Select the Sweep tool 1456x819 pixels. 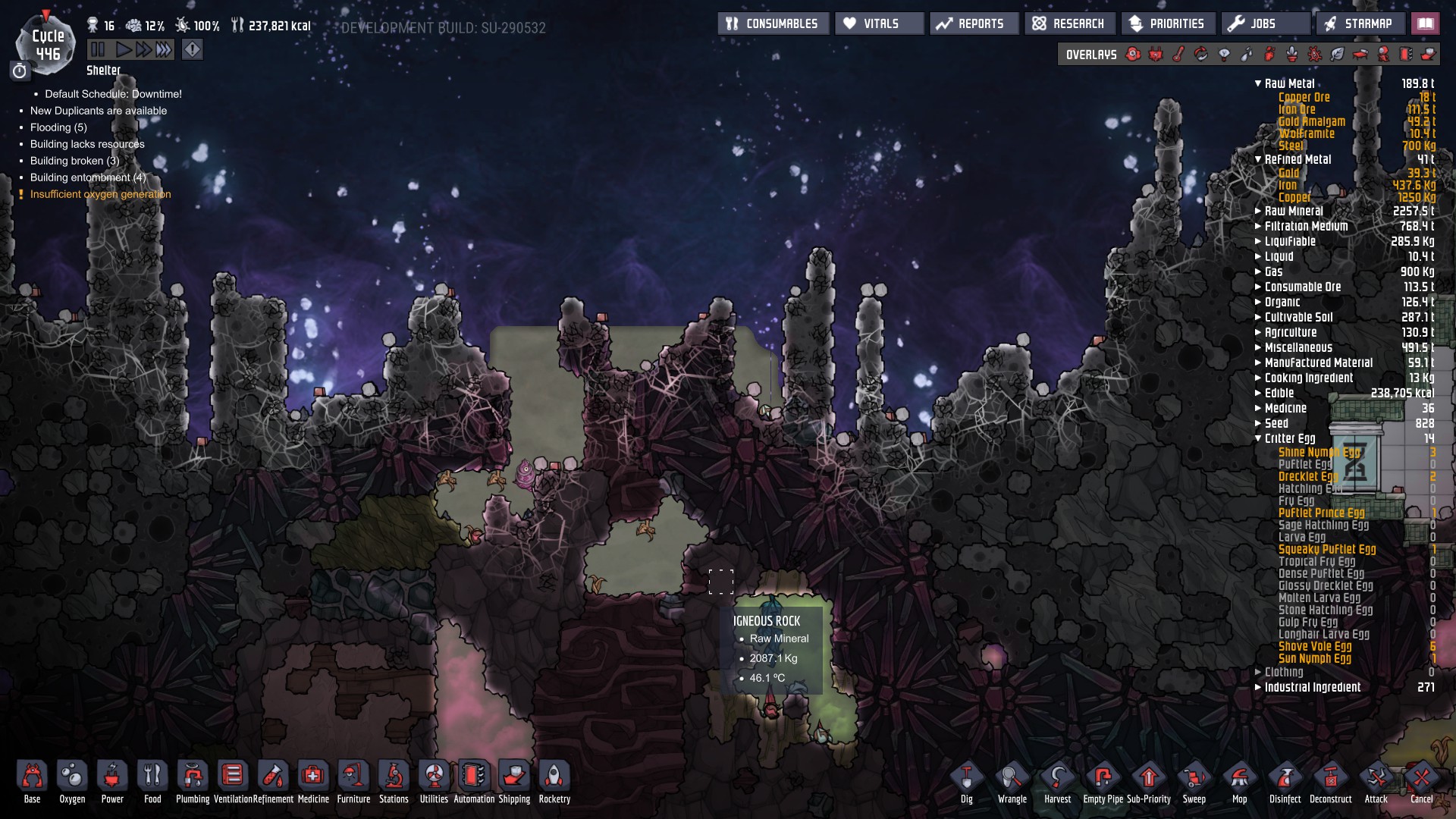(x=1194, y=781)
